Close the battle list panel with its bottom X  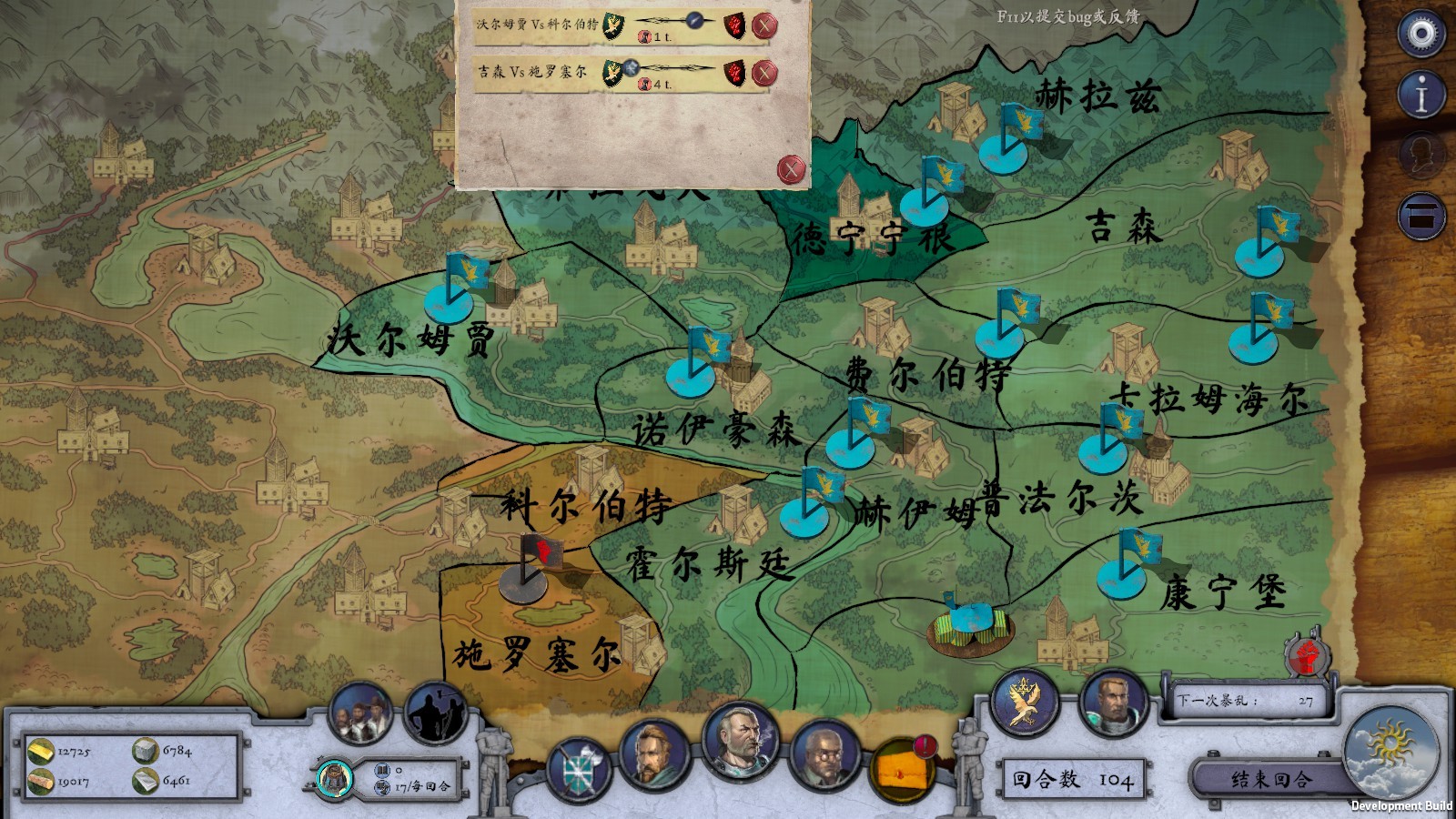click(791, 167)
